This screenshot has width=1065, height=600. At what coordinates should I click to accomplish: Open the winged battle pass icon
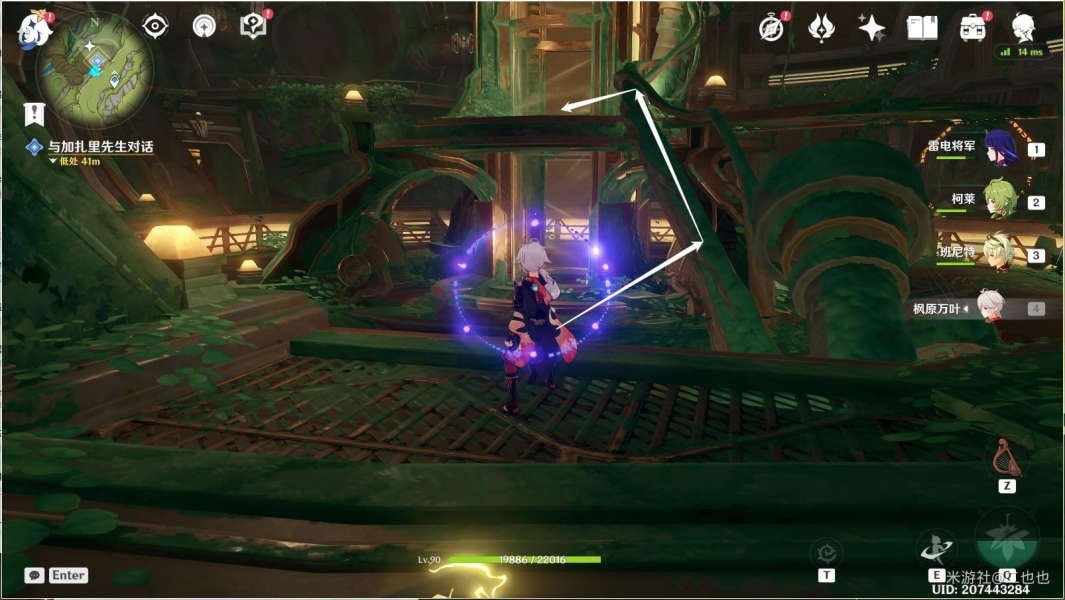point(821,28)
